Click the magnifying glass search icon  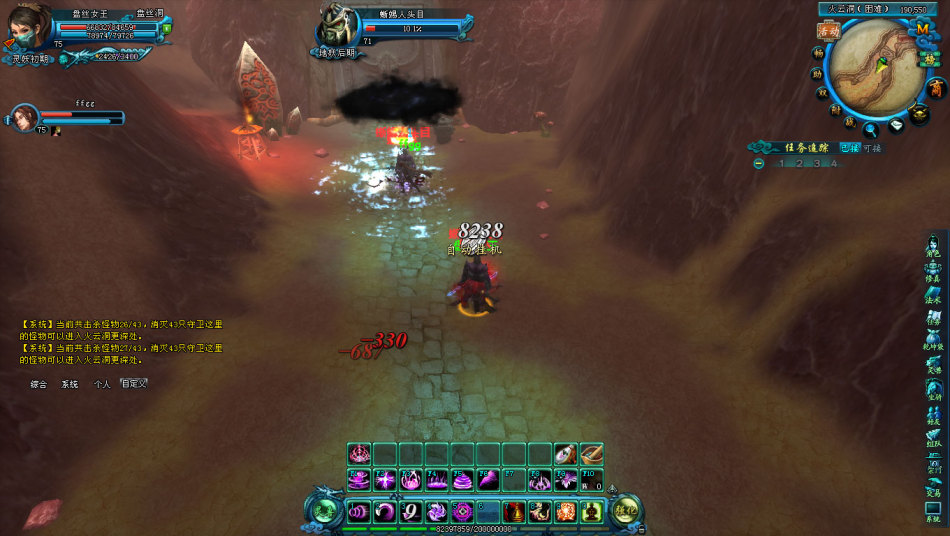[871, 128]
